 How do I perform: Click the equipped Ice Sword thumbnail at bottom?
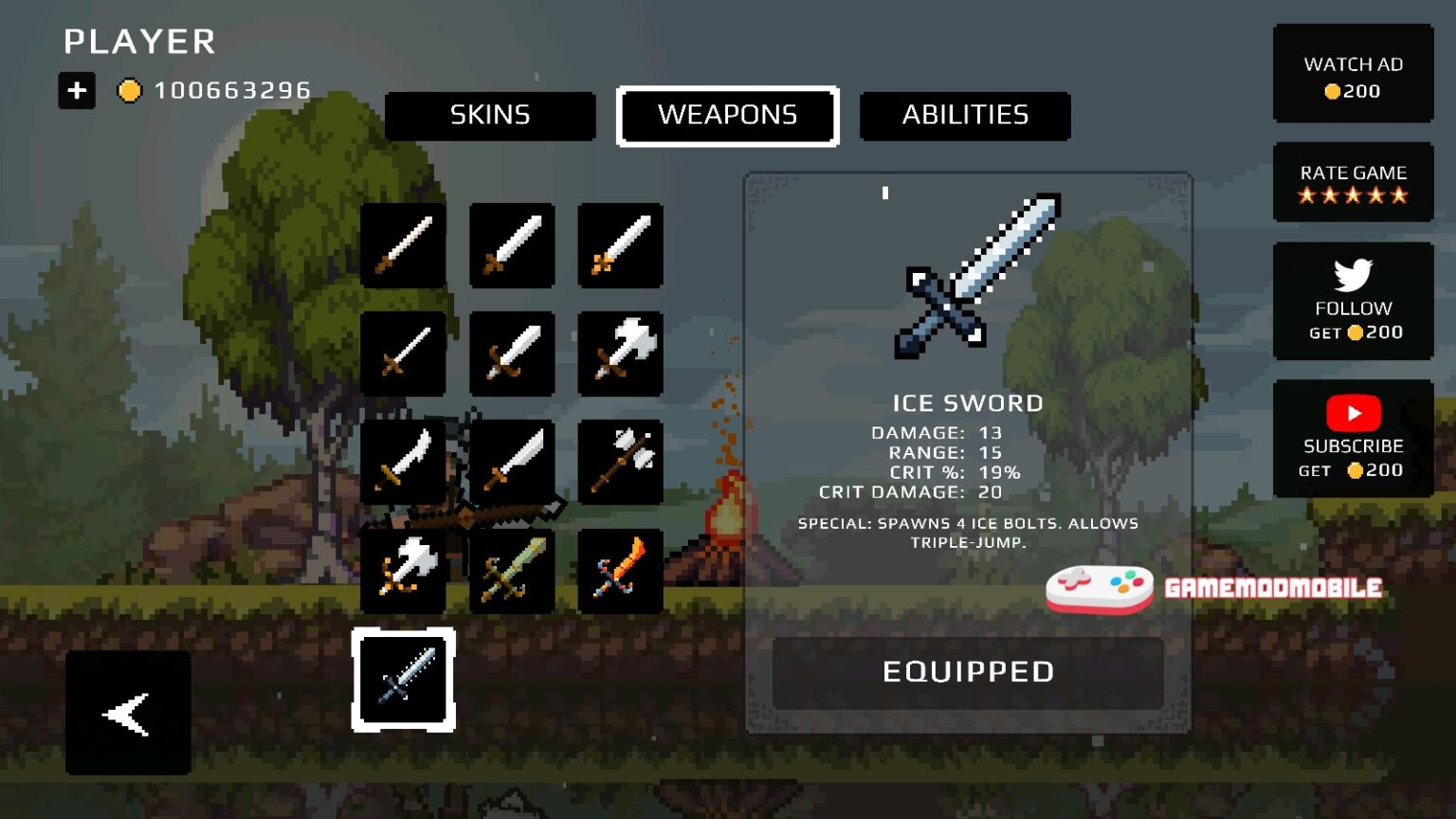coord(402,681)
